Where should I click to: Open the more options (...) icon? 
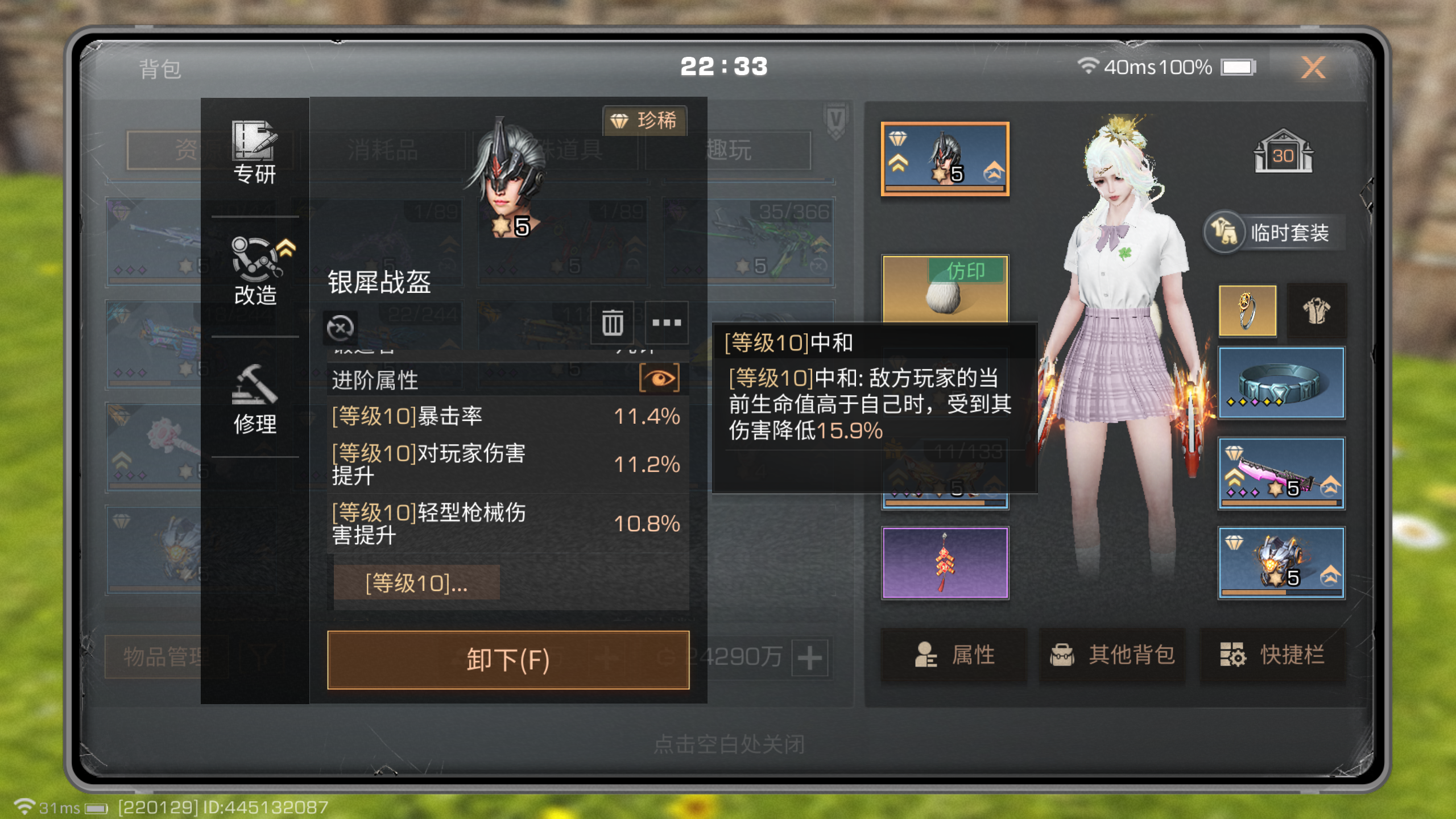click(x=667, y=322)
